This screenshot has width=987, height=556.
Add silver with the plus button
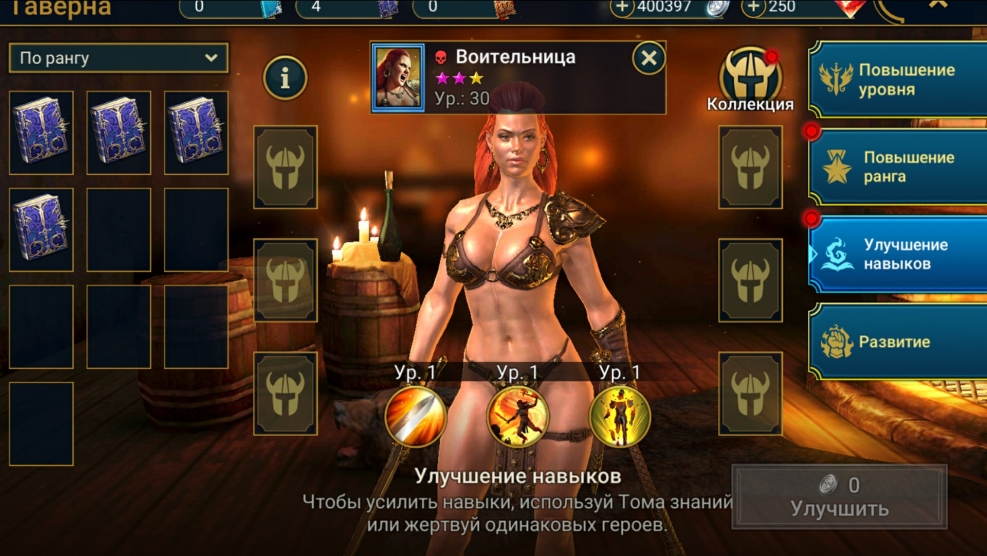tap(622, 6)
